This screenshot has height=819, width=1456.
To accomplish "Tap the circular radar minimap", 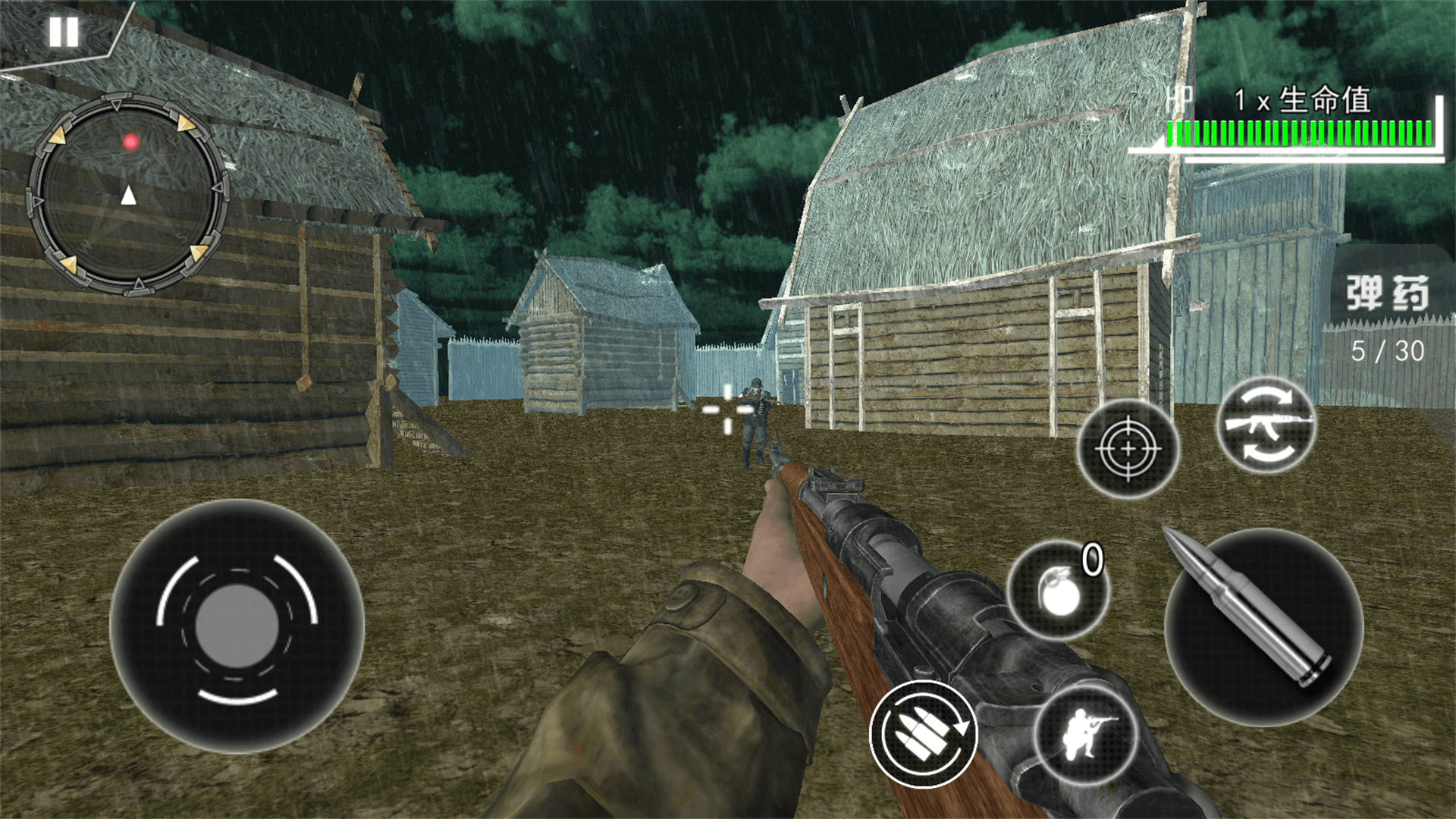I will click(x=129, y=195).
